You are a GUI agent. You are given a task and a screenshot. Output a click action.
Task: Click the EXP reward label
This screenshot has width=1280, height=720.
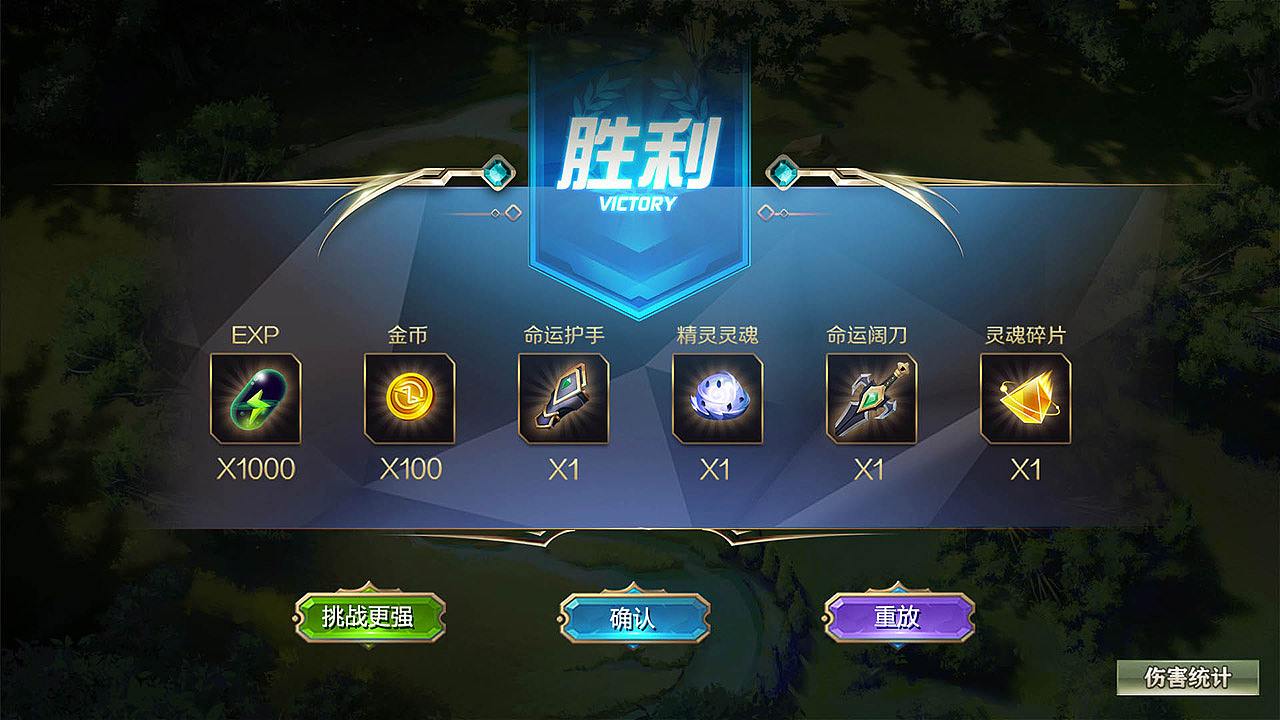pos(255,334)
